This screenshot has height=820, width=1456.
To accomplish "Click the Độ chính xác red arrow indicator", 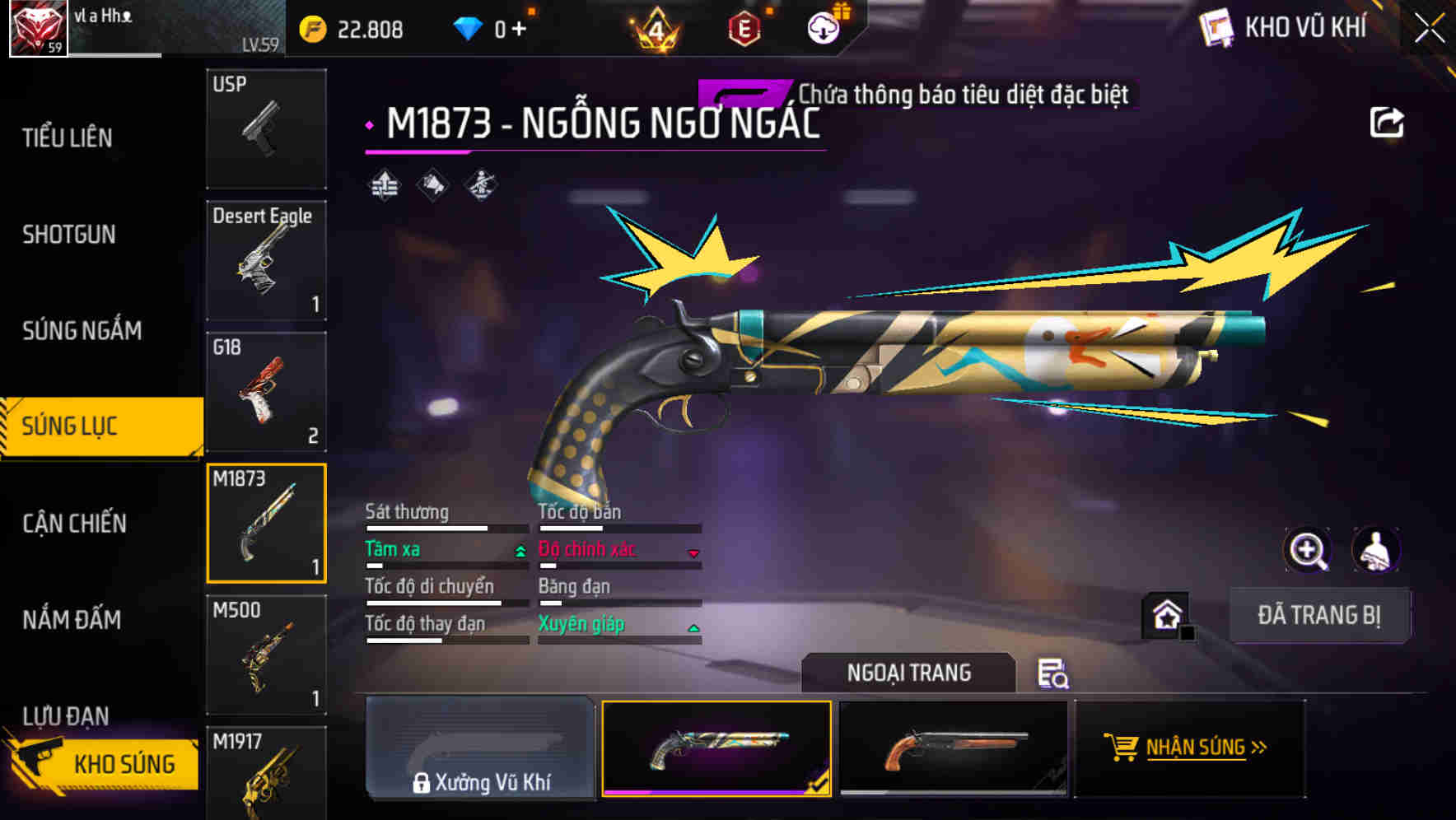I will (x=694, y=553).
